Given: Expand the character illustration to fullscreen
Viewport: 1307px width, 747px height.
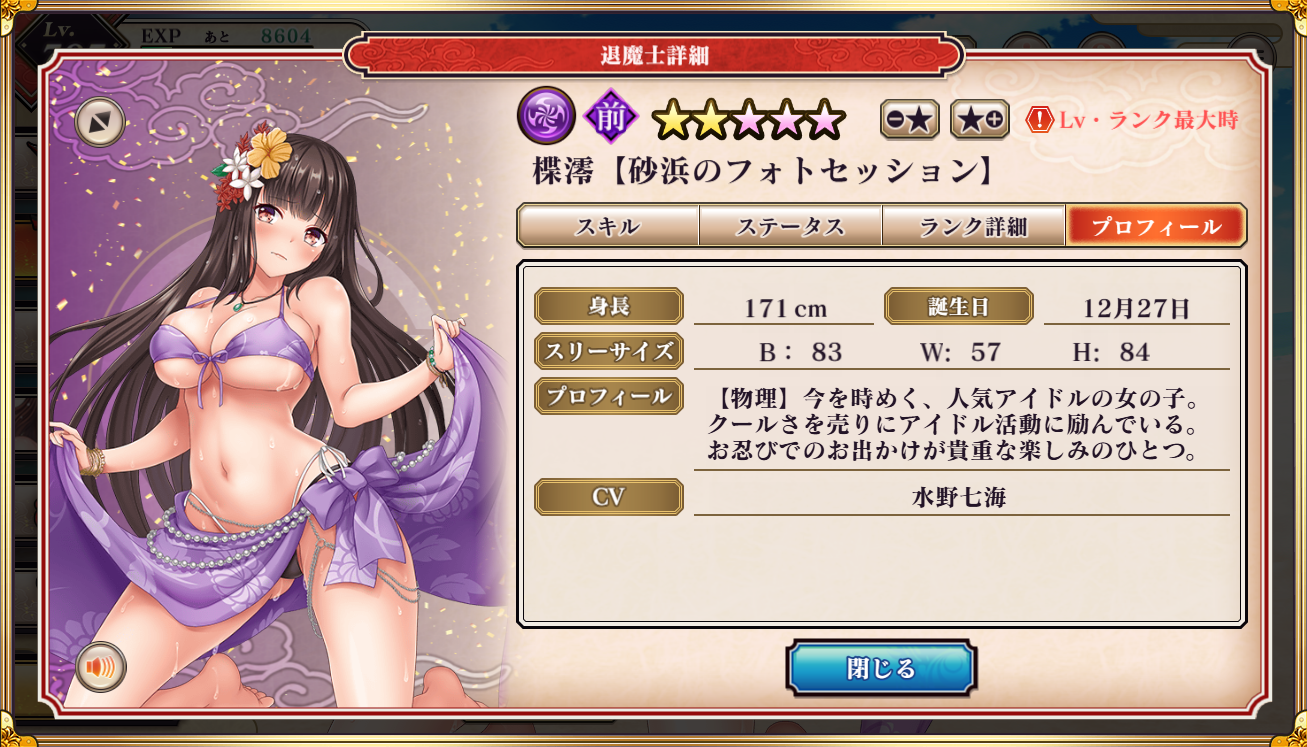Looking at the screenshot, I should (x=100, y=122).
